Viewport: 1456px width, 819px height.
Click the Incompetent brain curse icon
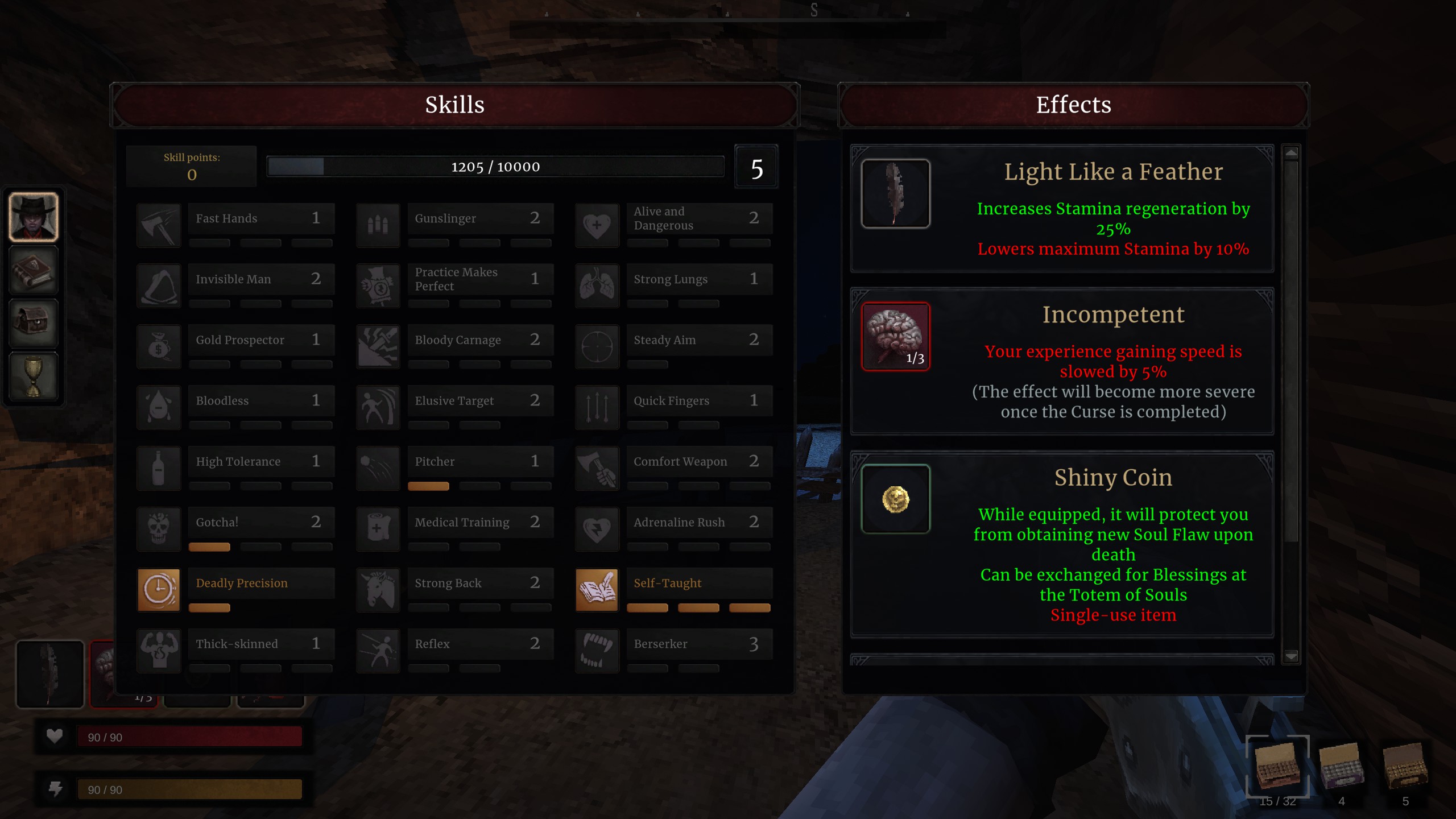pyautogui.click(x=895, y=336)
